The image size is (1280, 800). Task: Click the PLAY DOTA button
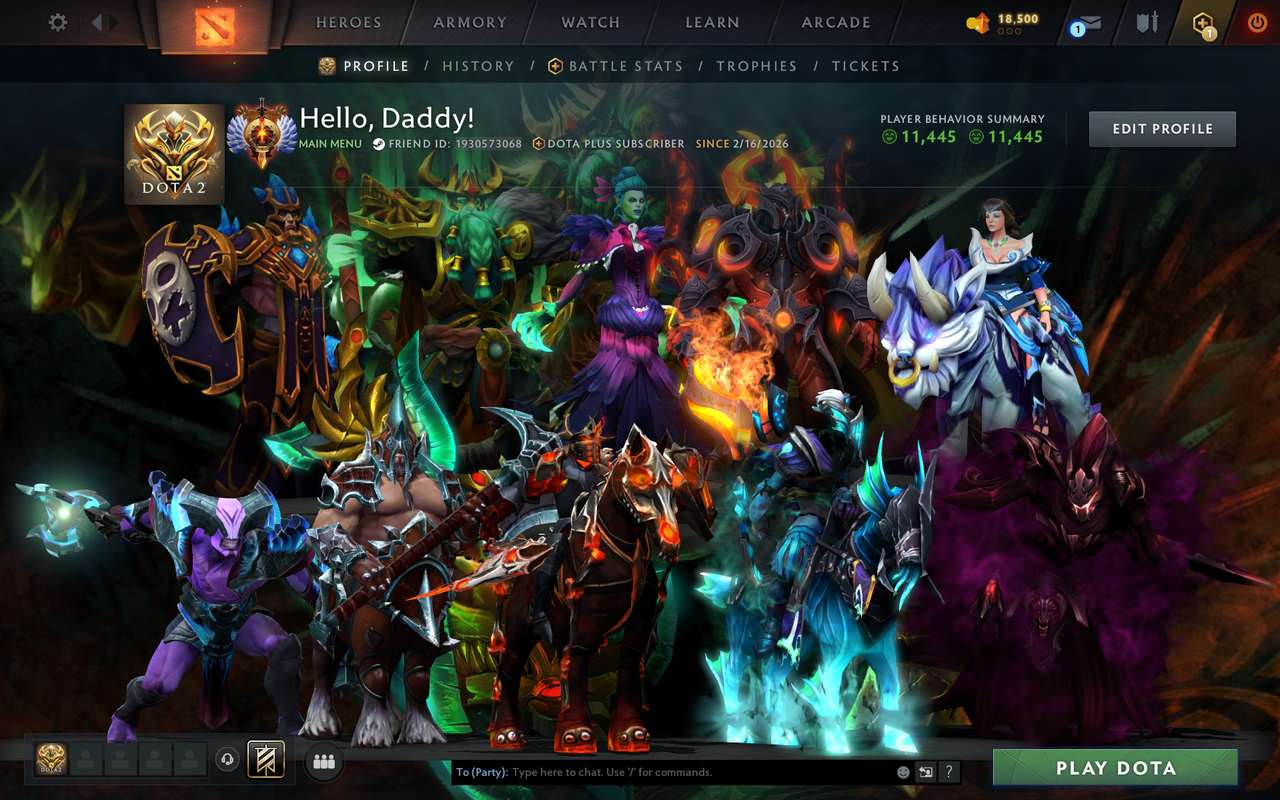[x=1113, y=768]
